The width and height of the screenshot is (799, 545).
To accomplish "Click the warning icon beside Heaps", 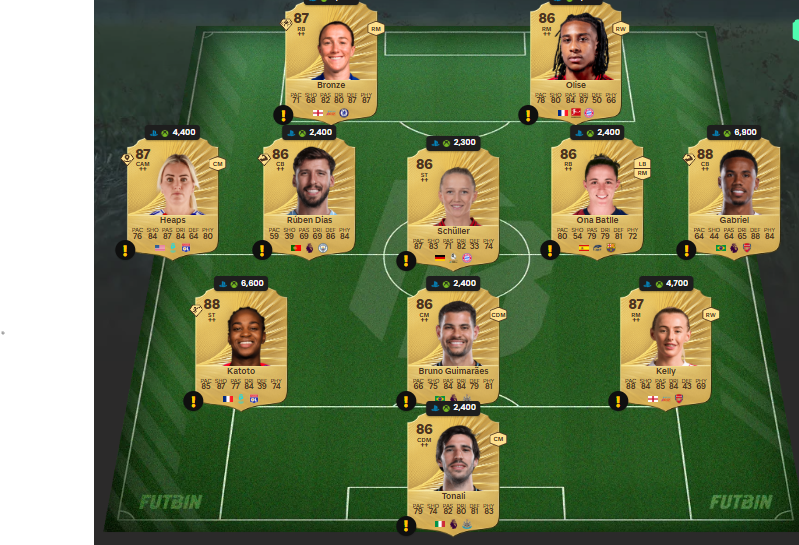I will (125, 250).
